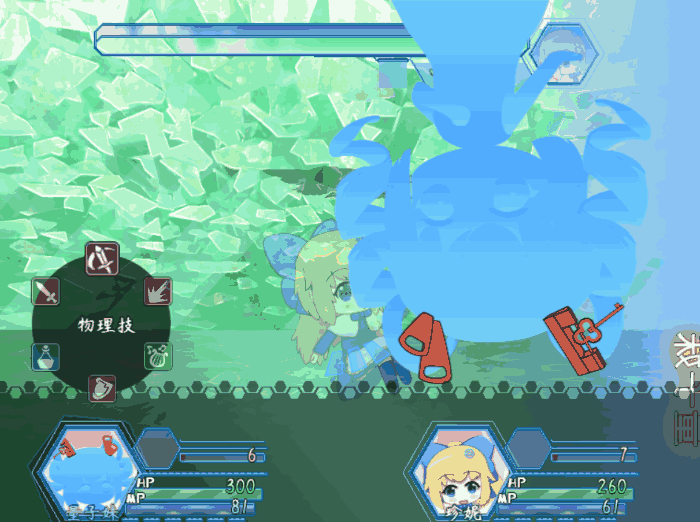The image size is (700, 522).
Task: Select the harp music skill icon
Action: coord(158,354)
